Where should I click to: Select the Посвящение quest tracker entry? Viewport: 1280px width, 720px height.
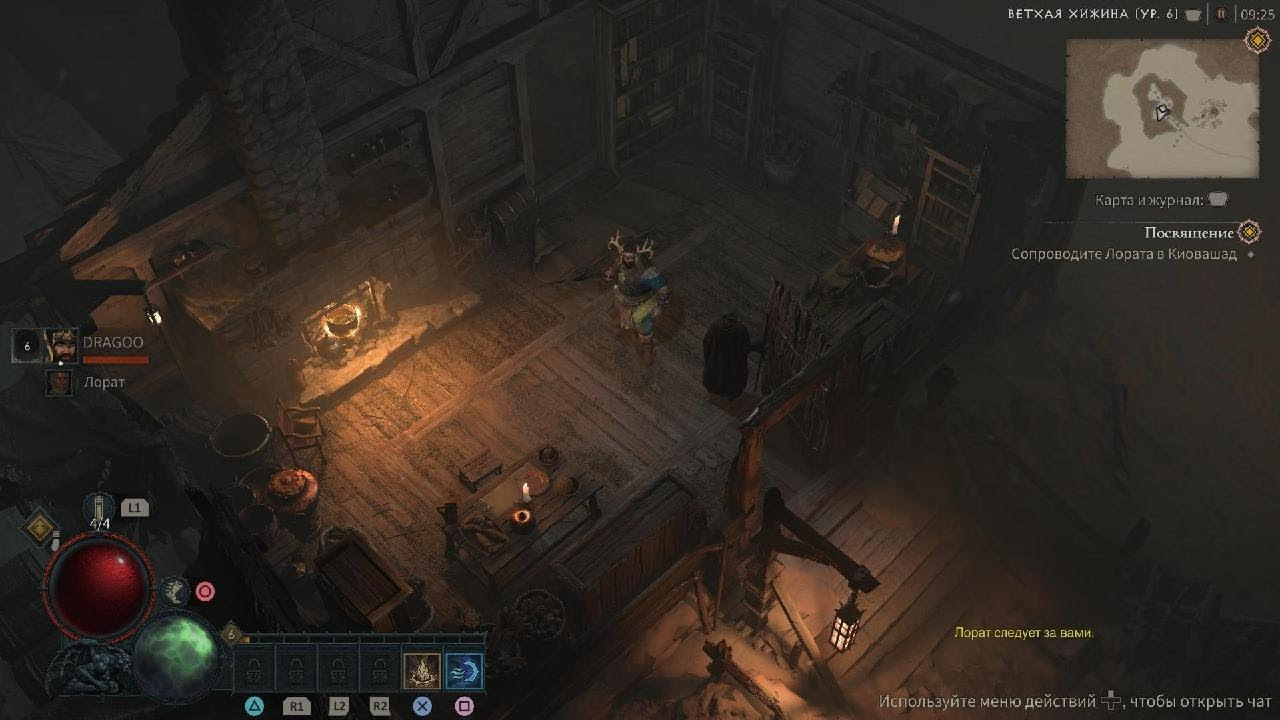[x=1188, y=233]
